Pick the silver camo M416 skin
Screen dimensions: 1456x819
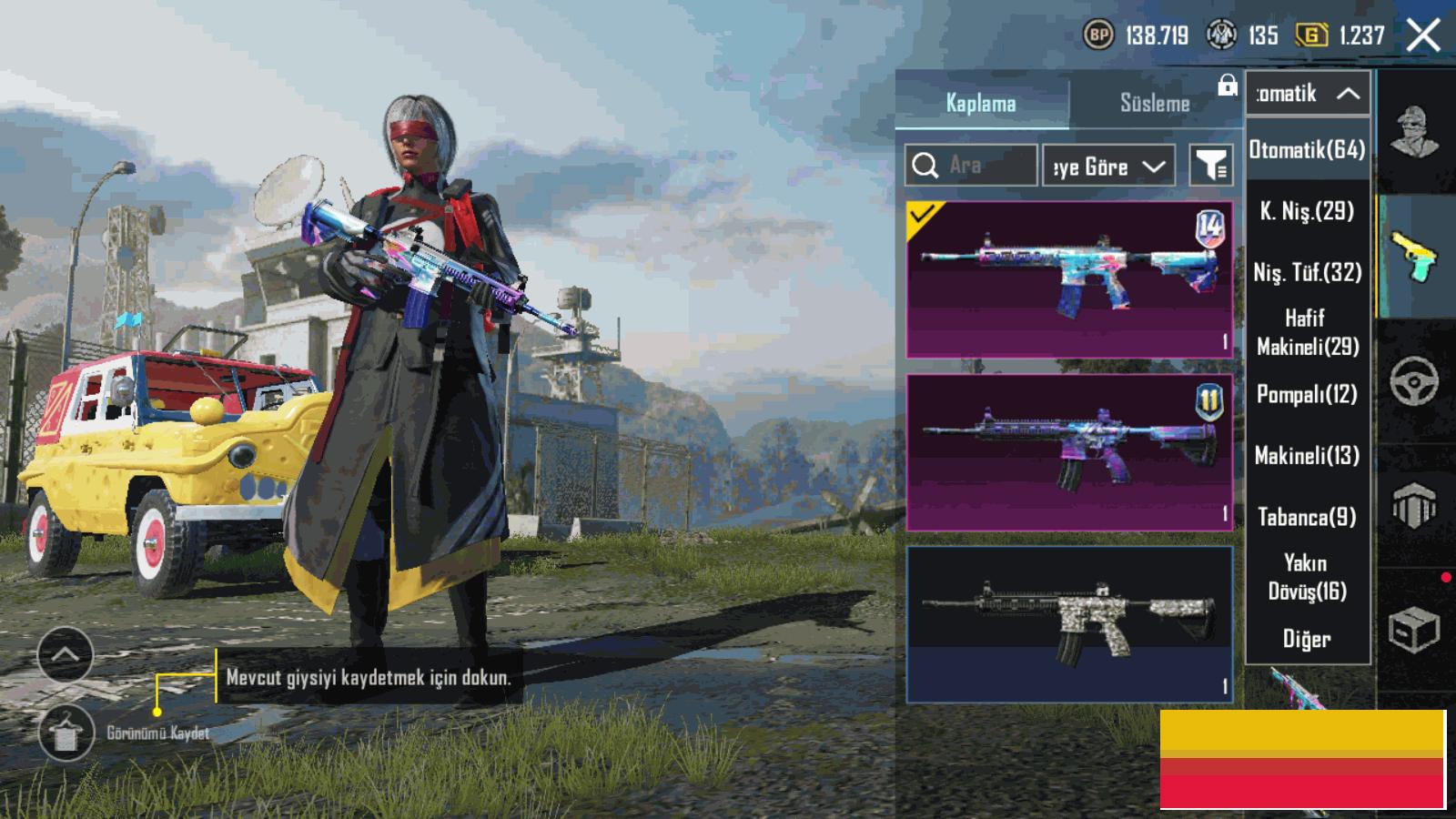pyautogui.click(x=1069, y=625)
